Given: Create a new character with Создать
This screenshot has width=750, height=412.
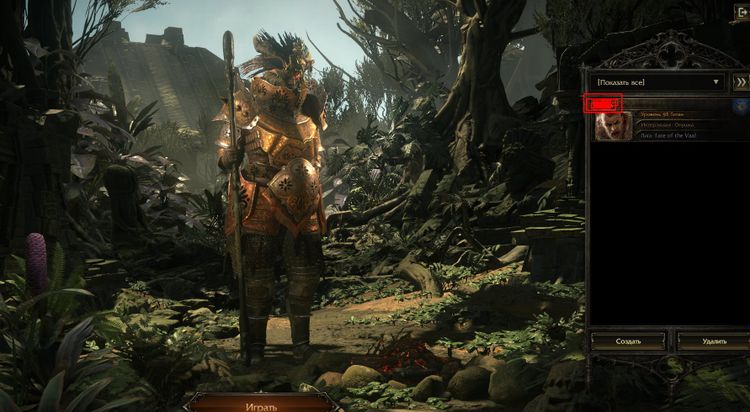Looking at the screenshot, I should [x=627, y=341].
